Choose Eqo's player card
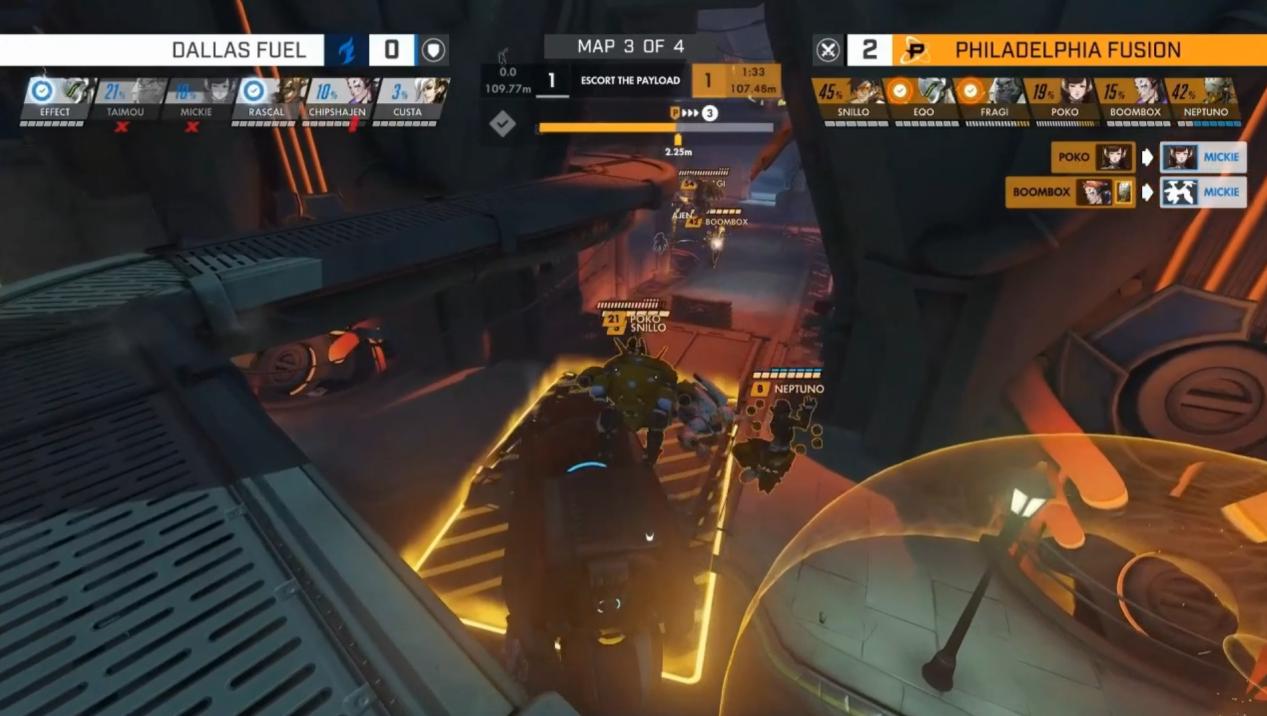The height and width of the screenshot is (716, 1267). (919, 101)
